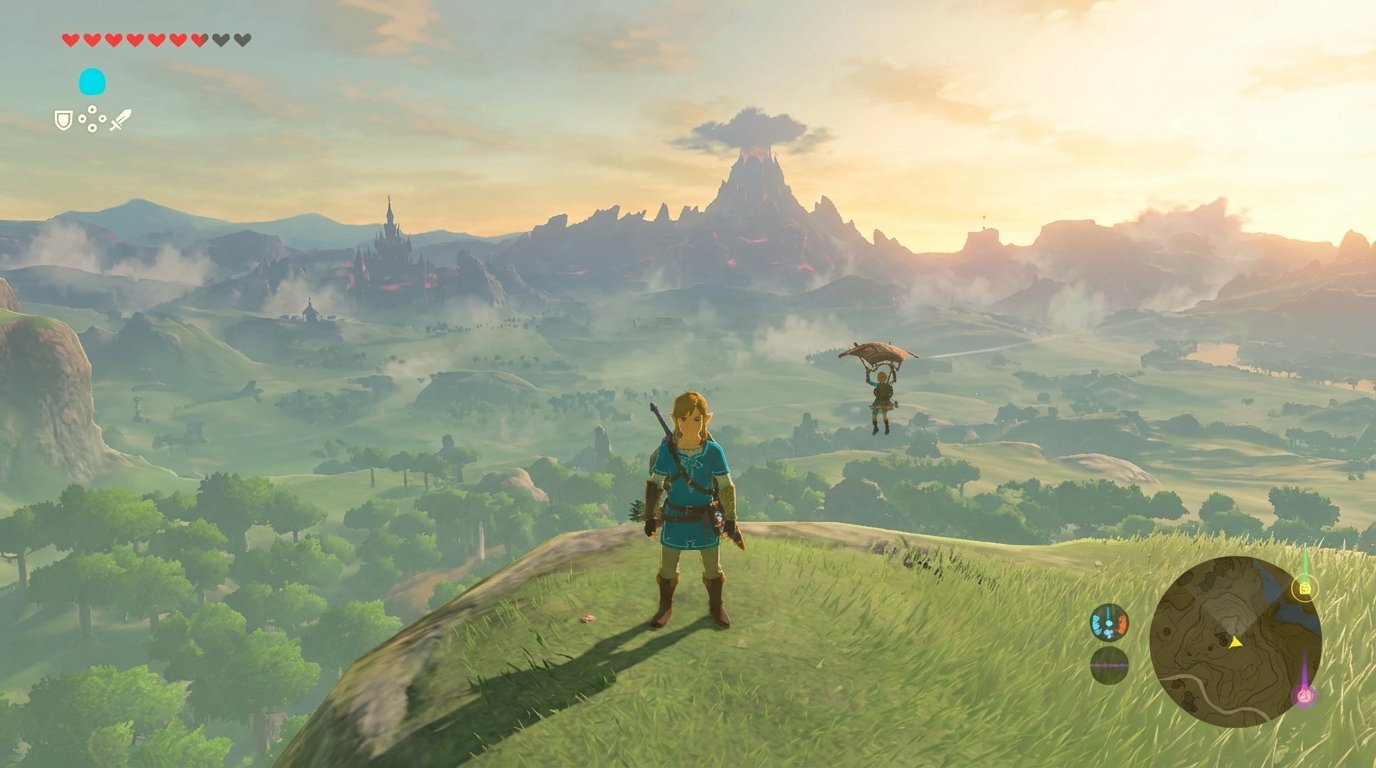
Task: Click the yellow player arrow on the minimap
Action: tap(1236, 644)
